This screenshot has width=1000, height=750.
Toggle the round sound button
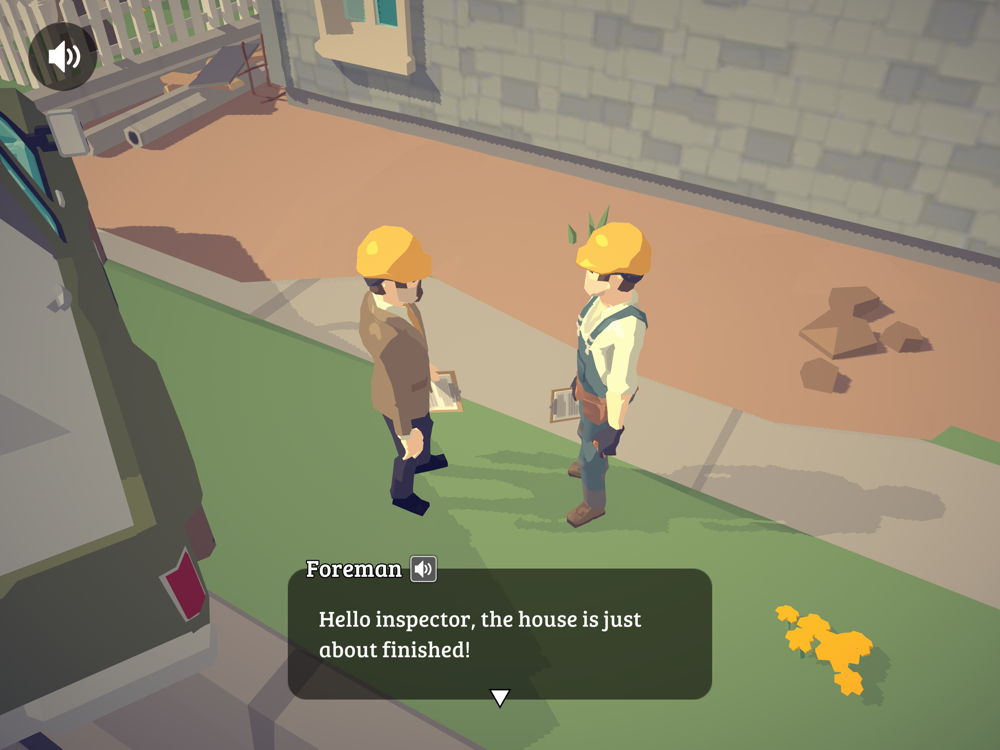pos(63,56)
